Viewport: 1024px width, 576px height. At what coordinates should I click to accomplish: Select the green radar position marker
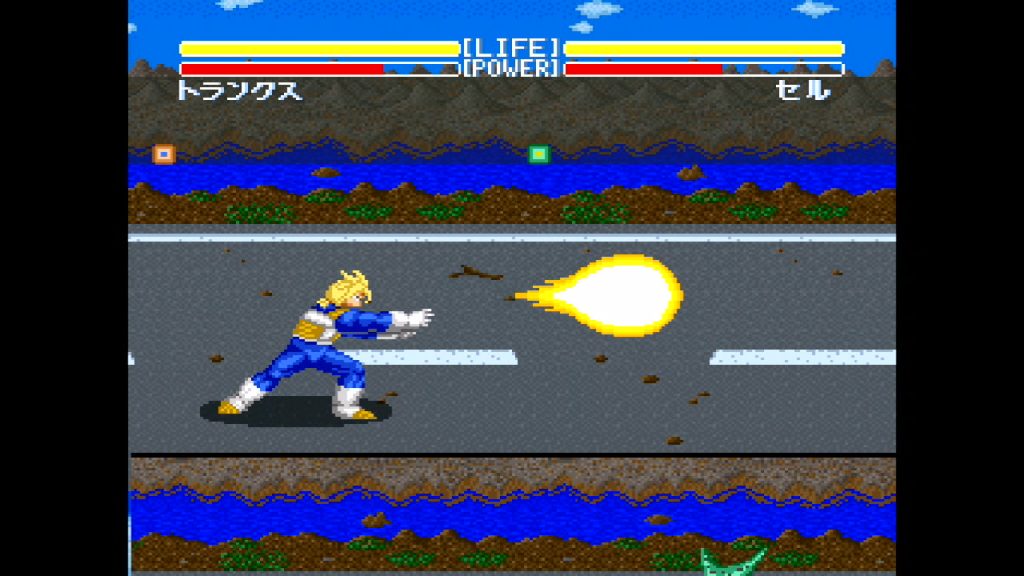[539, 154]
